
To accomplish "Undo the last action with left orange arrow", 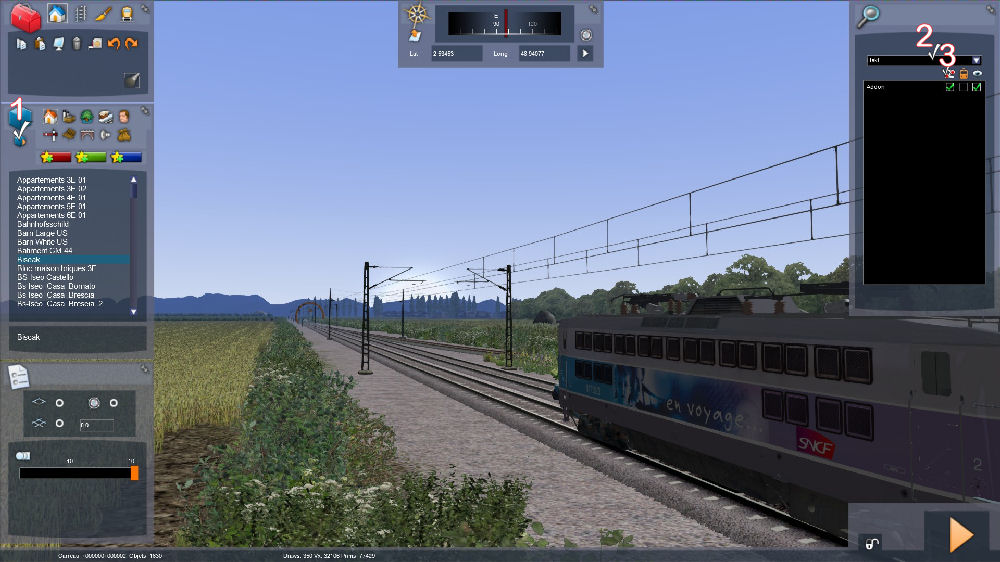I will point(113,43).
